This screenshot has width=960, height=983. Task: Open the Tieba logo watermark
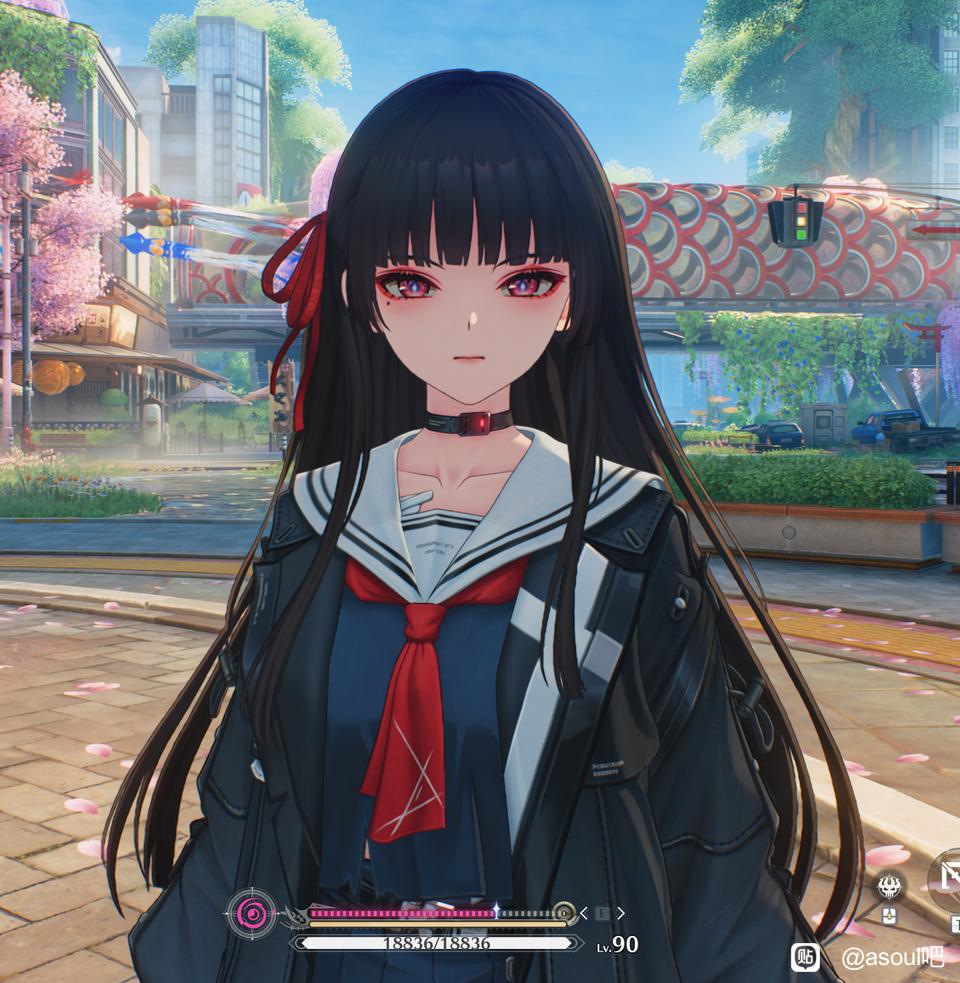click(x=806, y=957)
